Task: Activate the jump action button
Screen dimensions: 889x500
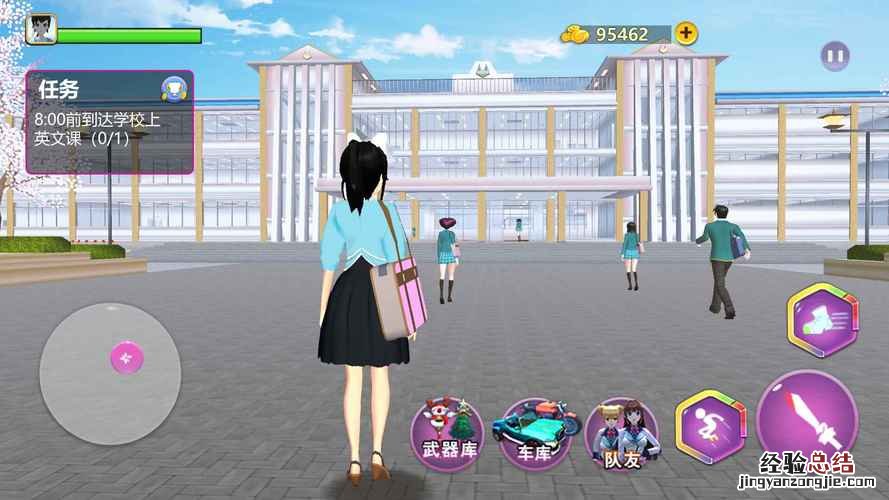Action: point(710,426)
